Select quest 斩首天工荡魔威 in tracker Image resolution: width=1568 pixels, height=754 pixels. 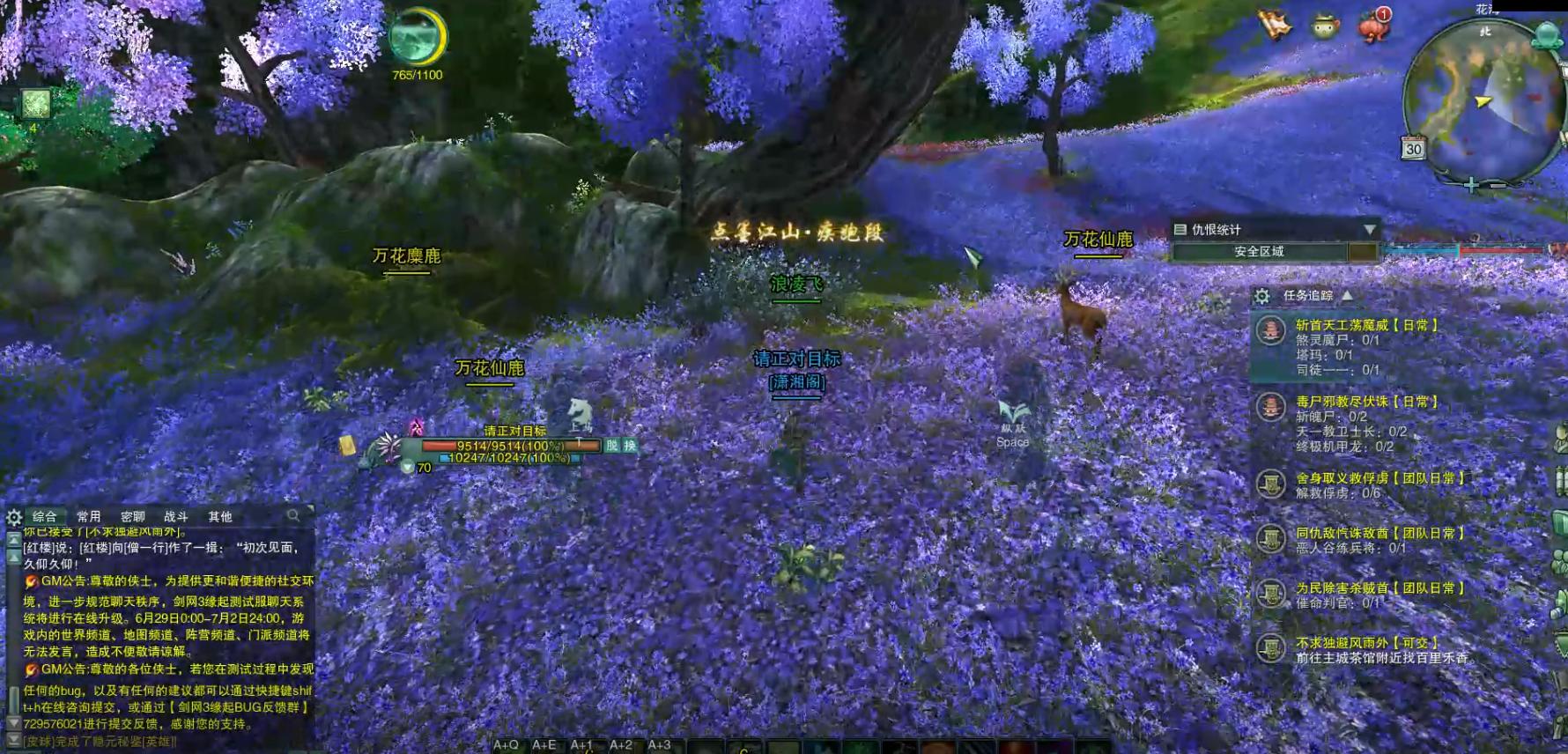tap(1365, 325)
